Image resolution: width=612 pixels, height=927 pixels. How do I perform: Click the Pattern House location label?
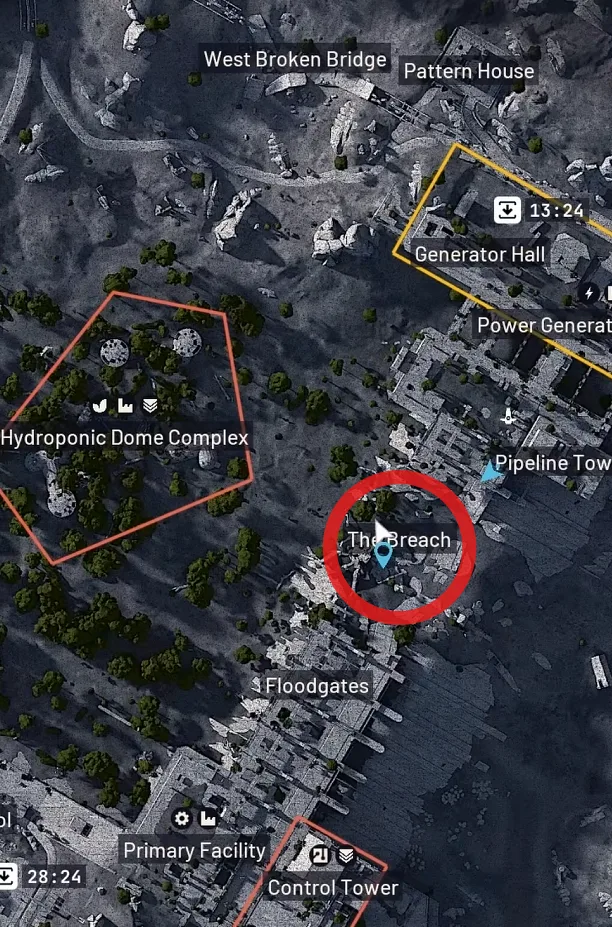468,71
